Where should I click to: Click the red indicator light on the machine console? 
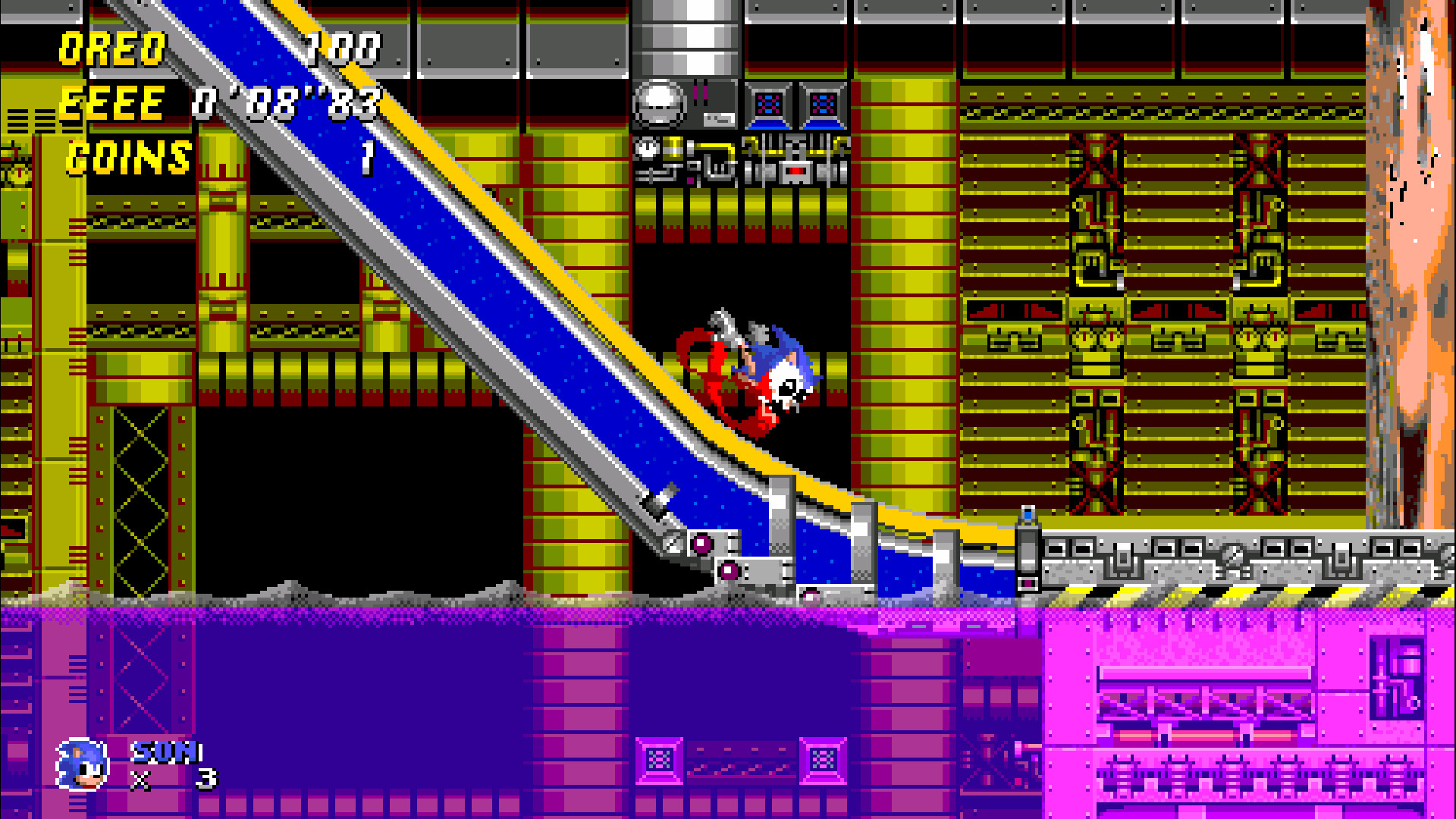[795, 171]
